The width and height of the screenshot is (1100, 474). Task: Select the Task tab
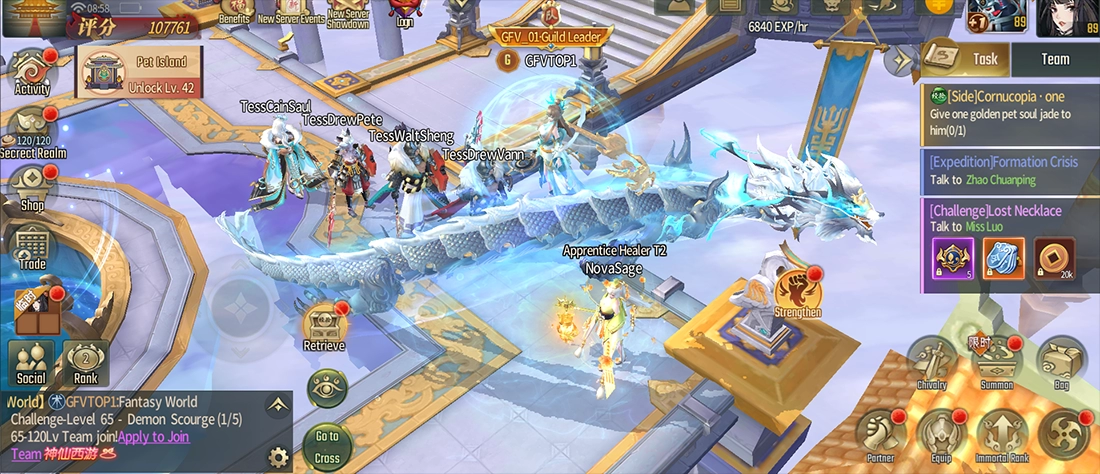(967, 60)
